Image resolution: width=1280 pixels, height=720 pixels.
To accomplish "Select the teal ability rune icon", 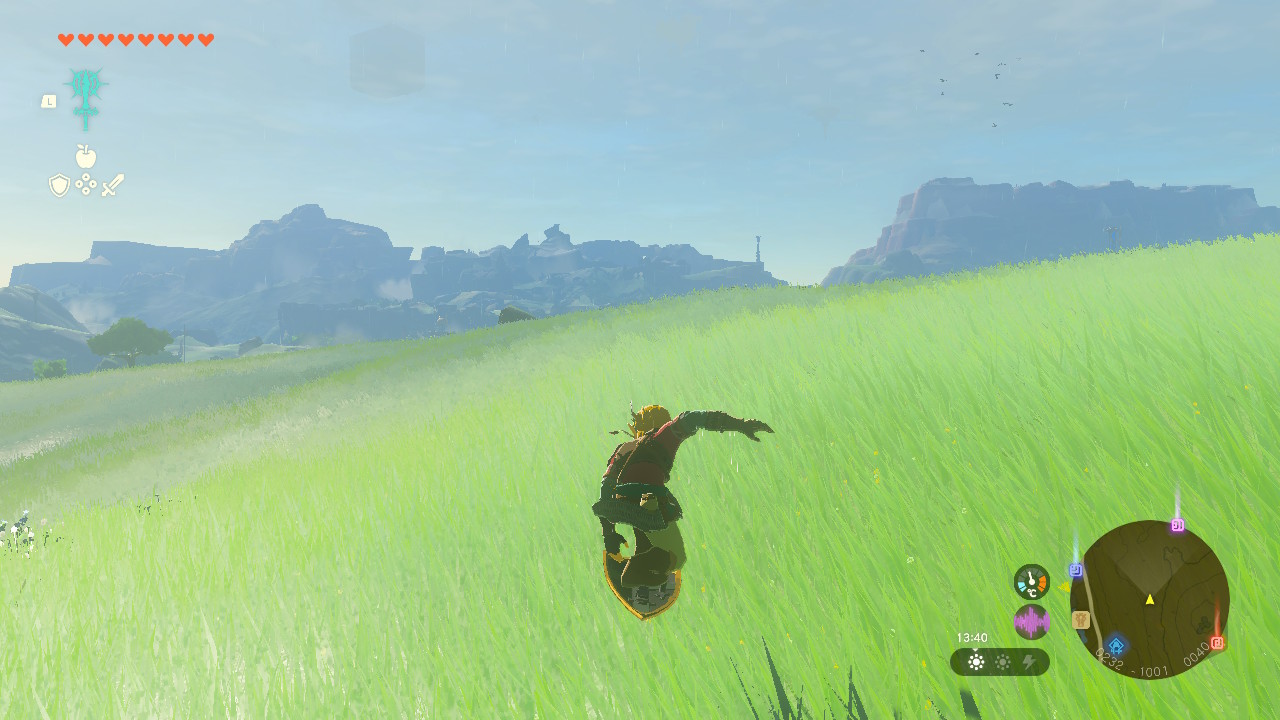I will coord(87,95).
